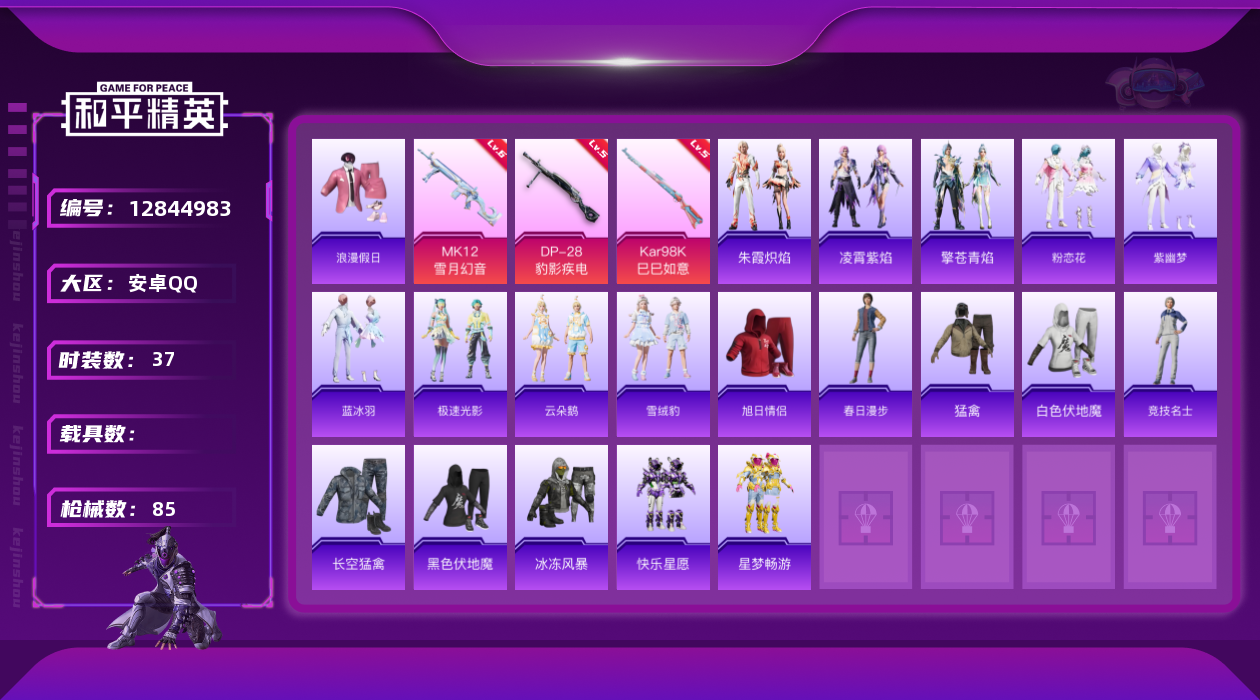The height and width of the screenshot is (700, 1260).
Task: Open the DP-28 豹影疾电 skin card
Action: 561,210
